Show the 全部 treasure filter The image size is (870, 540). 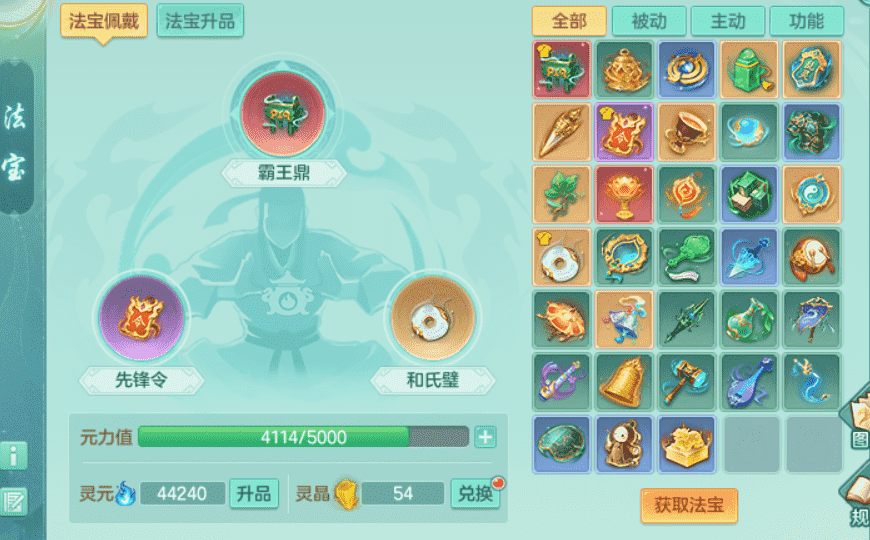[568, 21]
